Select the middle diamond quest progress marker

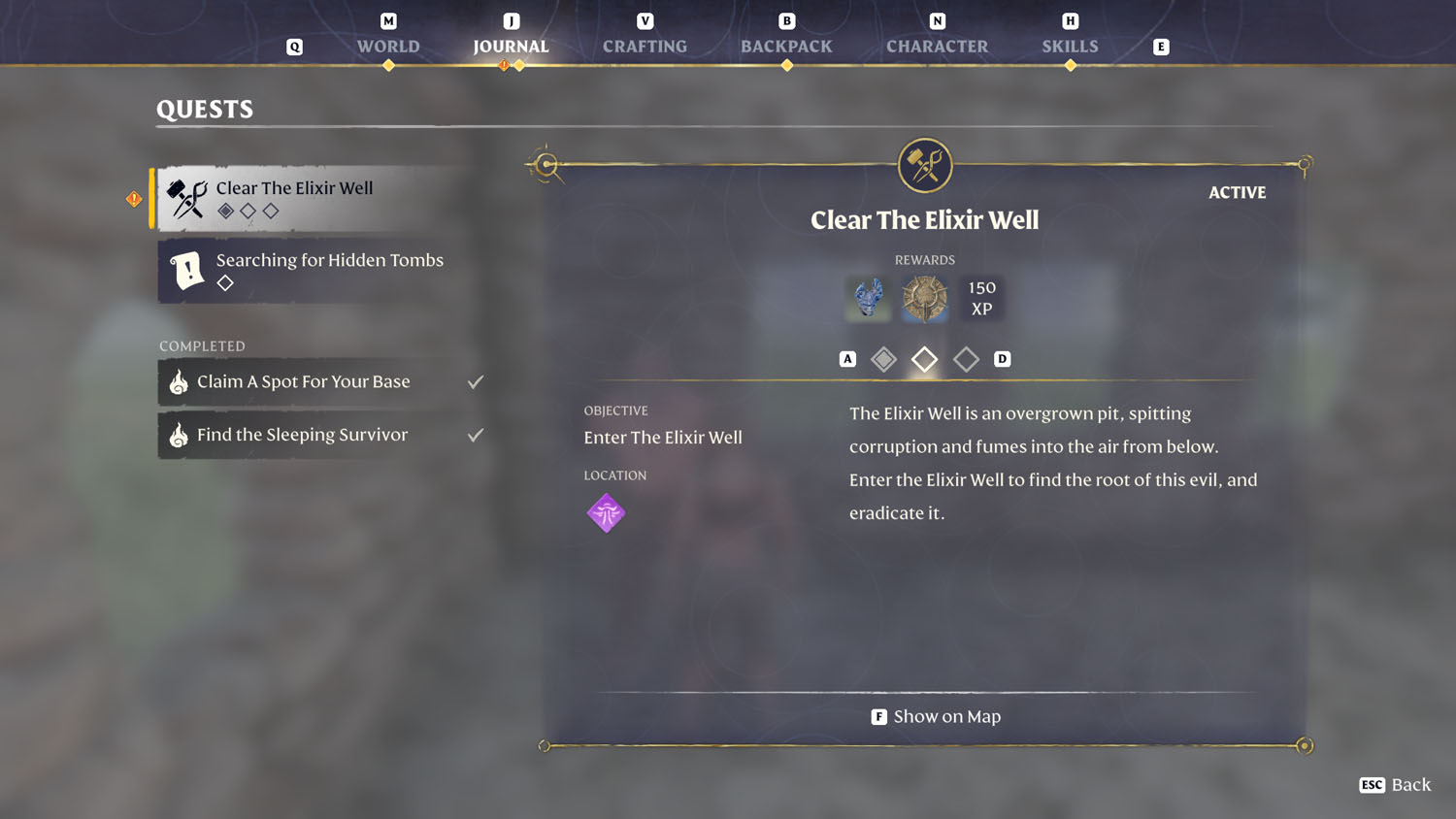click(x=924, y=358)
